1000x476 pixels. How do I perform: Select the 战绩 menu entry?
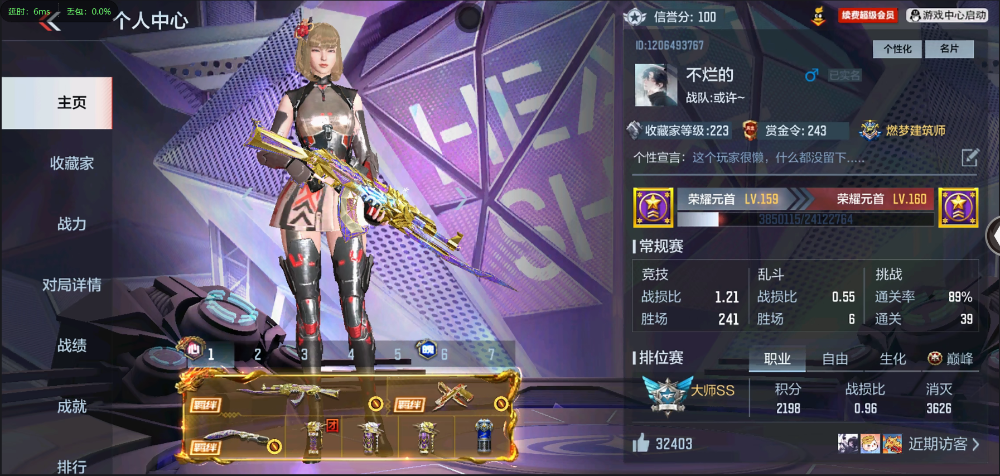(x=72, y=346)
